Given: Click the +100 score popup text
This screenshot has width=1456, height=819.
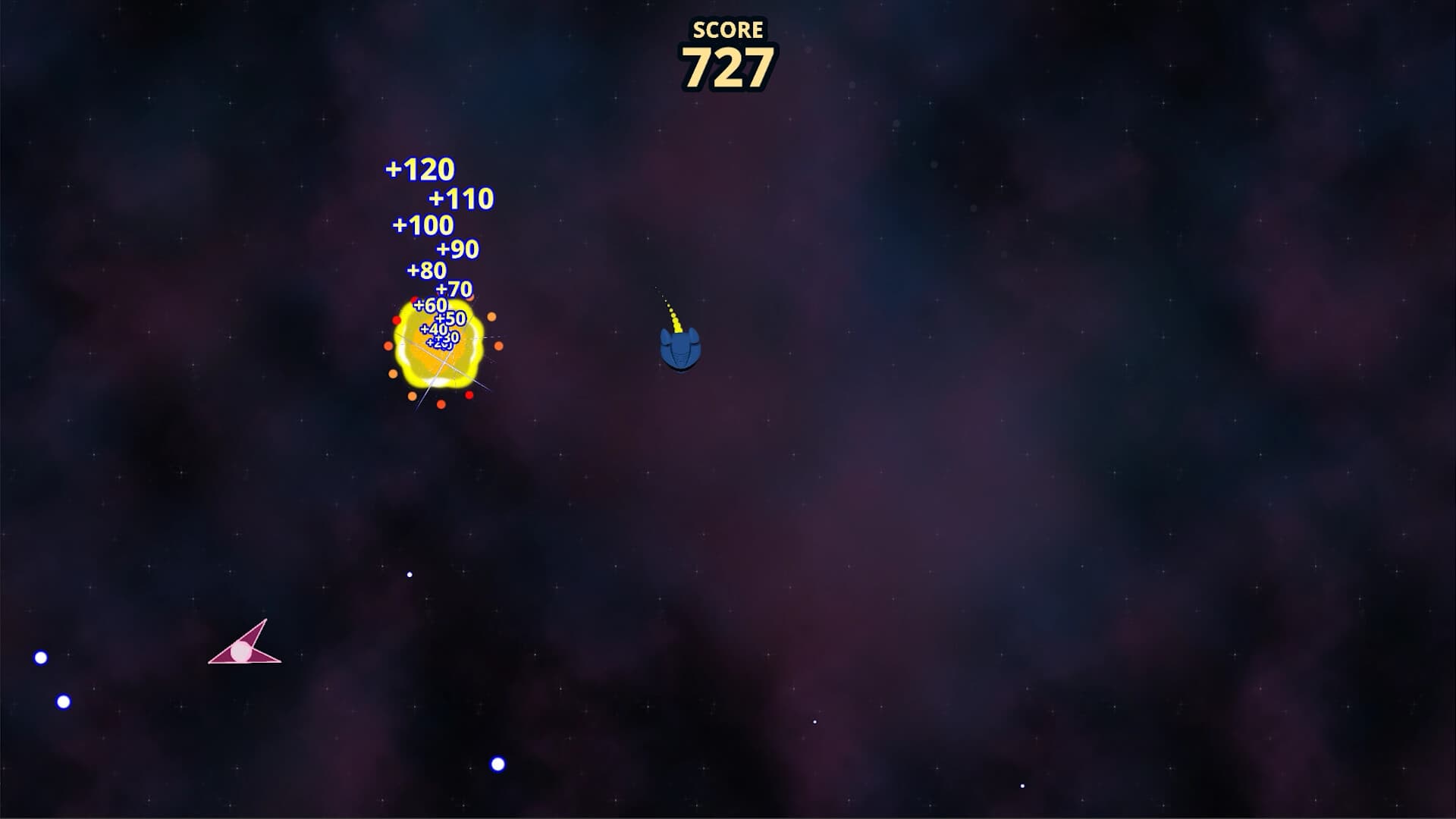Looking at the screenshot, I should pyautogui.click(x=422, y=225).
